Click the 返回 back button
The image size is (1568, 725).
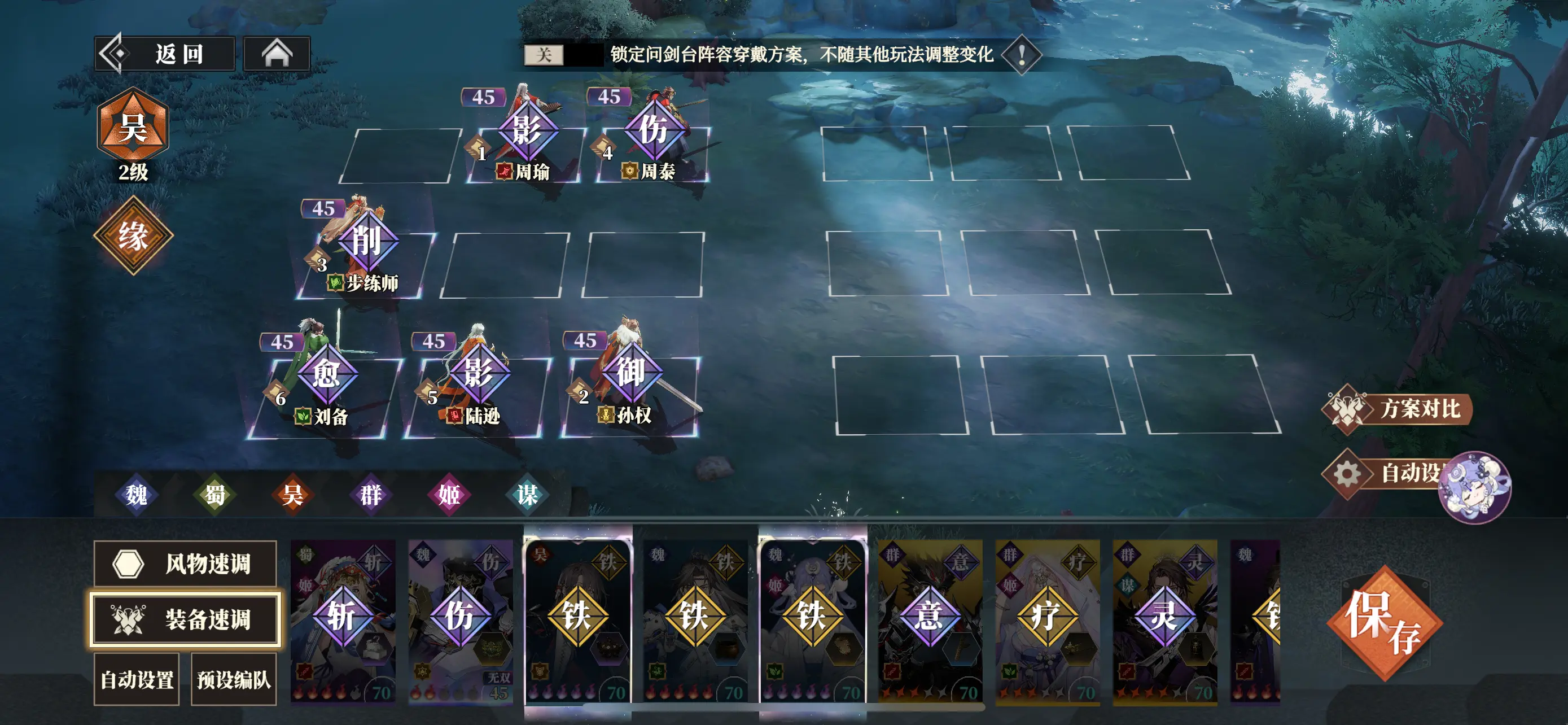coord(164,54)
